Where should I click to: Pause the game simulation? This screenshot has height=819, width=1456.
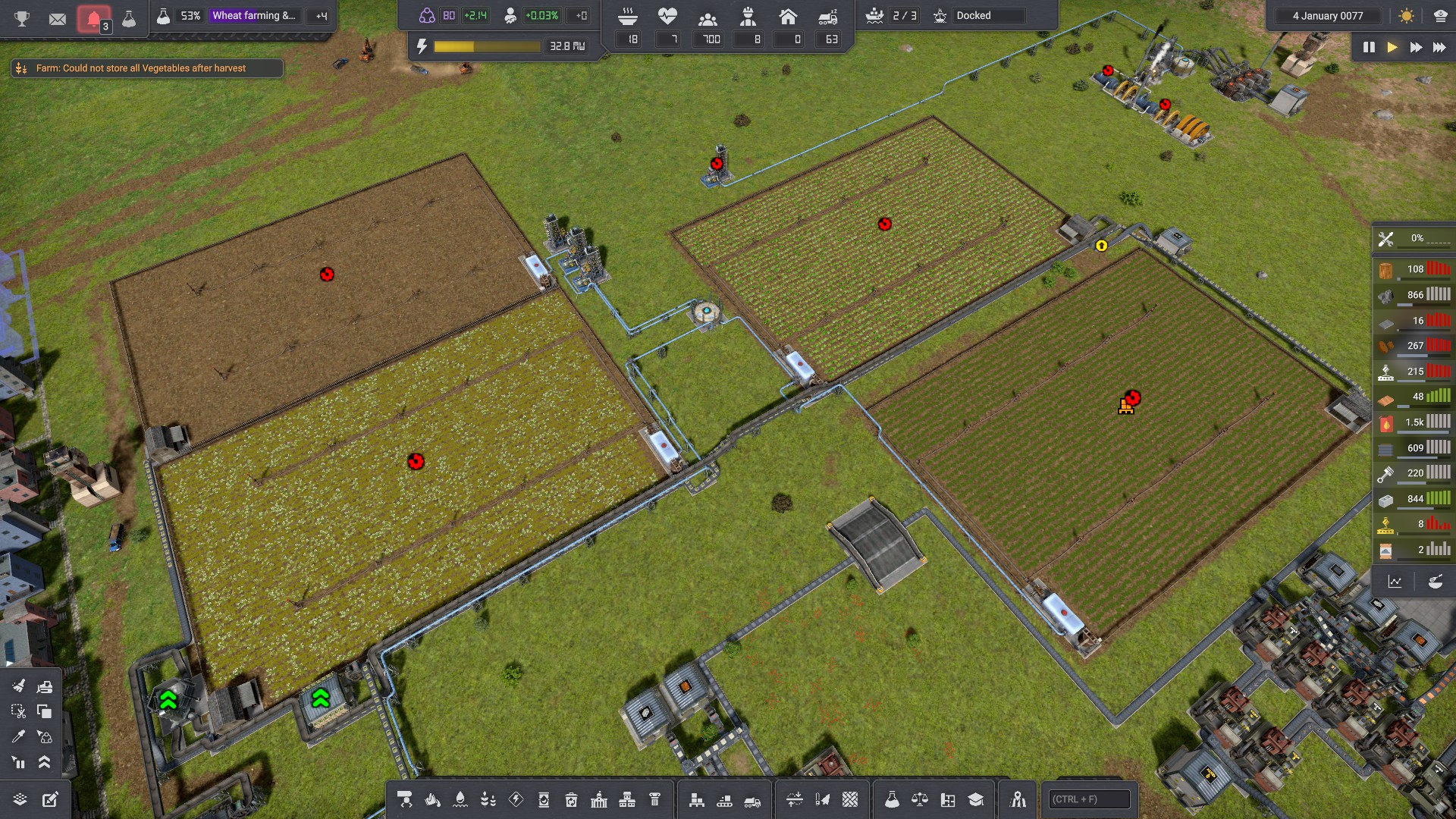pos(1369,47)
